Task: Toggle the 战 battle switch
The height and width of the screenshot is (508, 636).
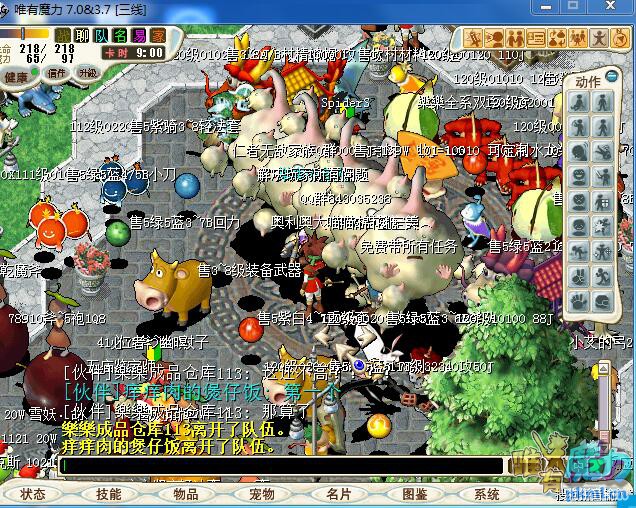Action: tap(64, 35)
